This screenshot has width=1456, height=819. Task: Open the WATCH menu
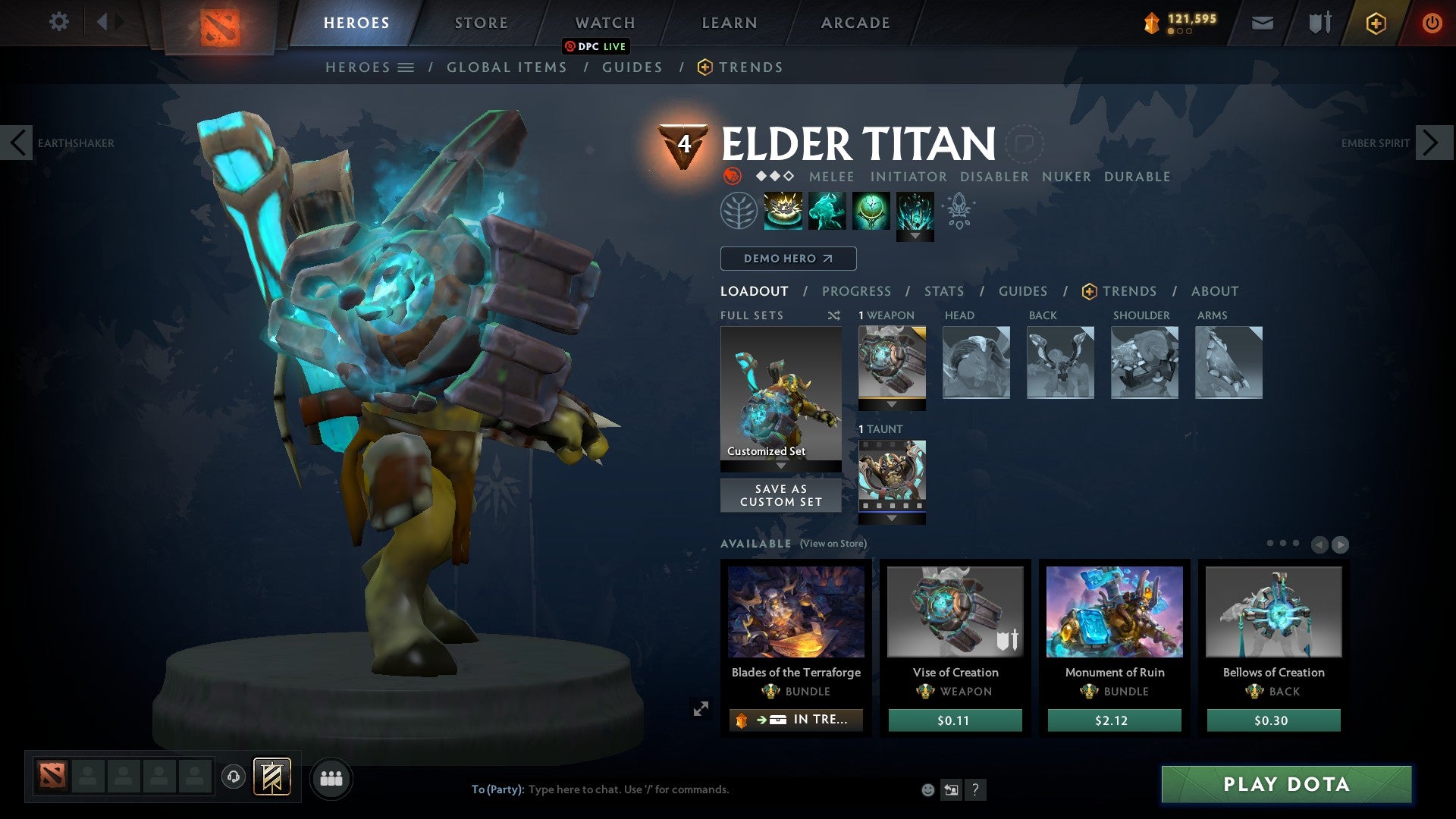coord(604,22)
